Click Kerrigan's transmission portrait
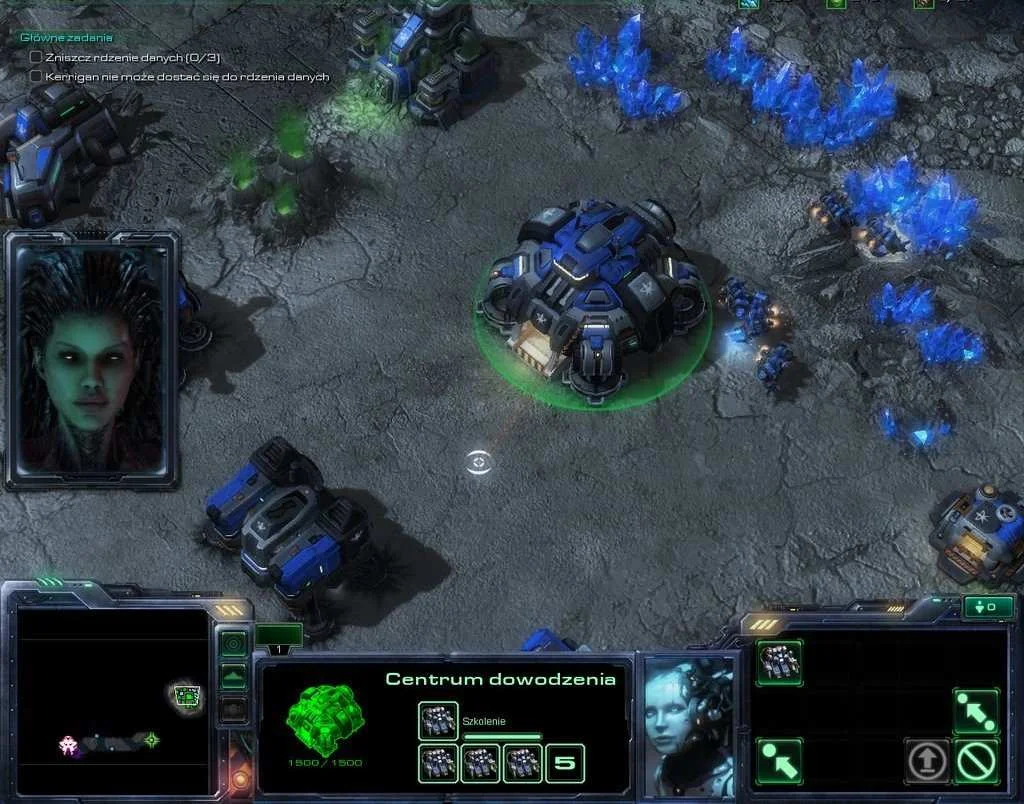 pos(92,360)
